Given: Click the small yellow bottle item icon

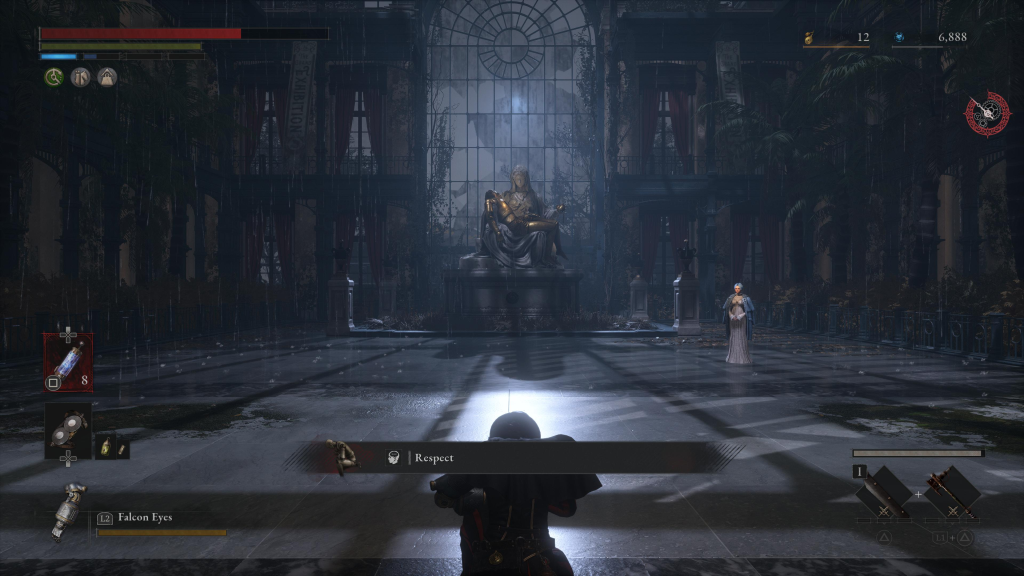Looking at the screenshot, I should click(112, 447).
